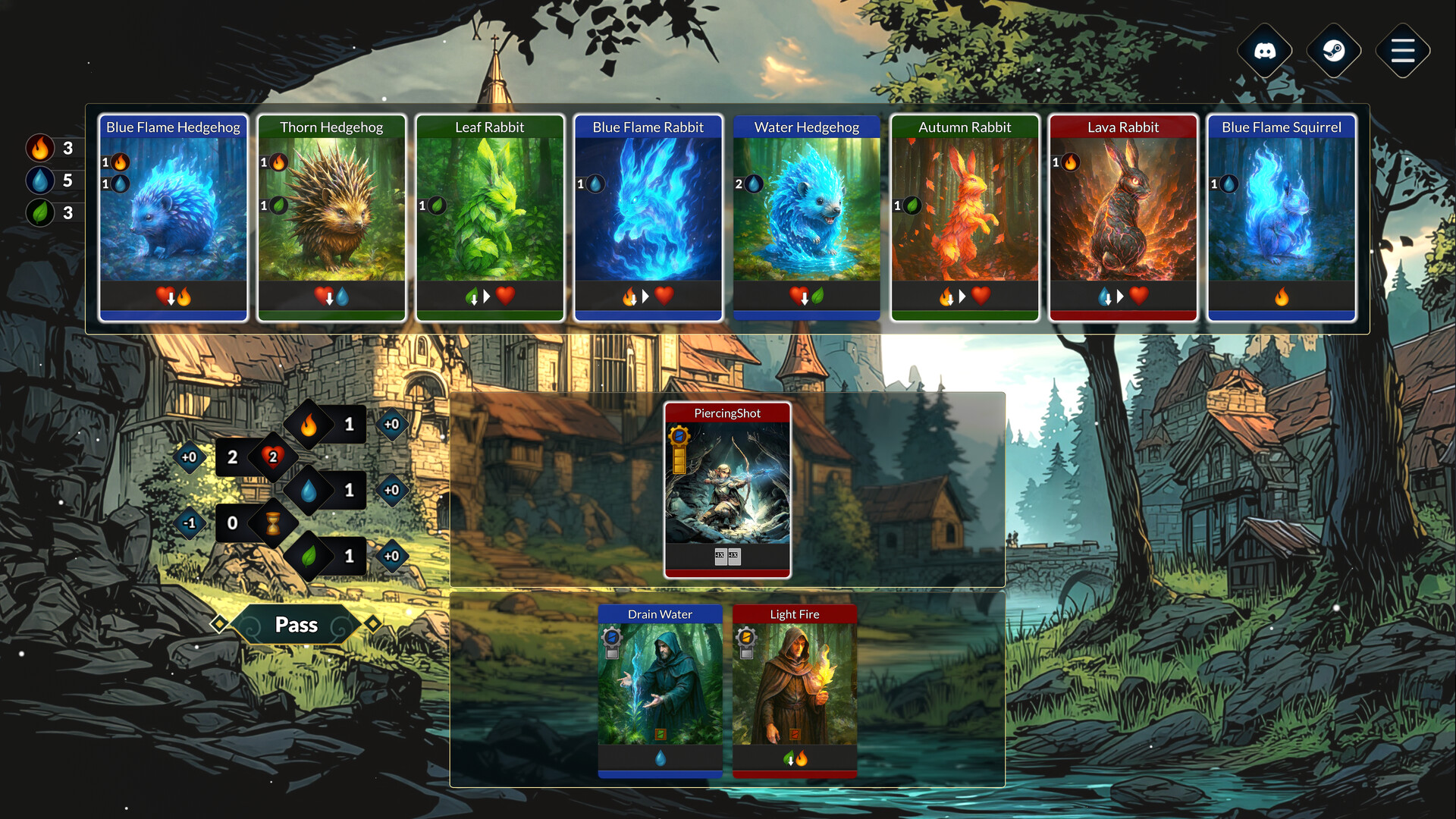
Task: Select the Lava Rabbit card in hand
Action: [x=1123, y=216]
